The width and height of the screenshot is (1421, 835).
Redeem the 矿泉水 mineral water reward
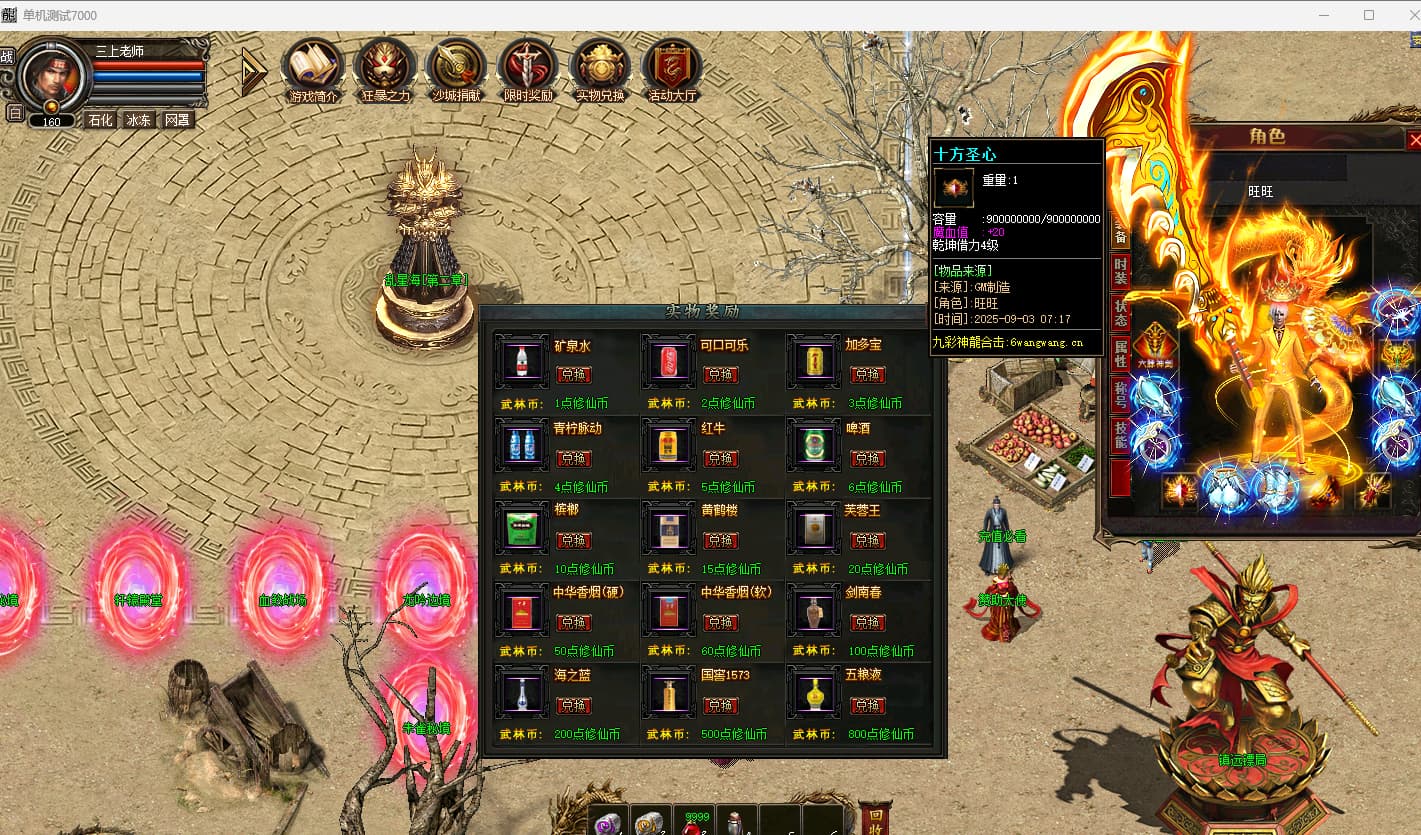pyautogui.click(x=574, y=375)
